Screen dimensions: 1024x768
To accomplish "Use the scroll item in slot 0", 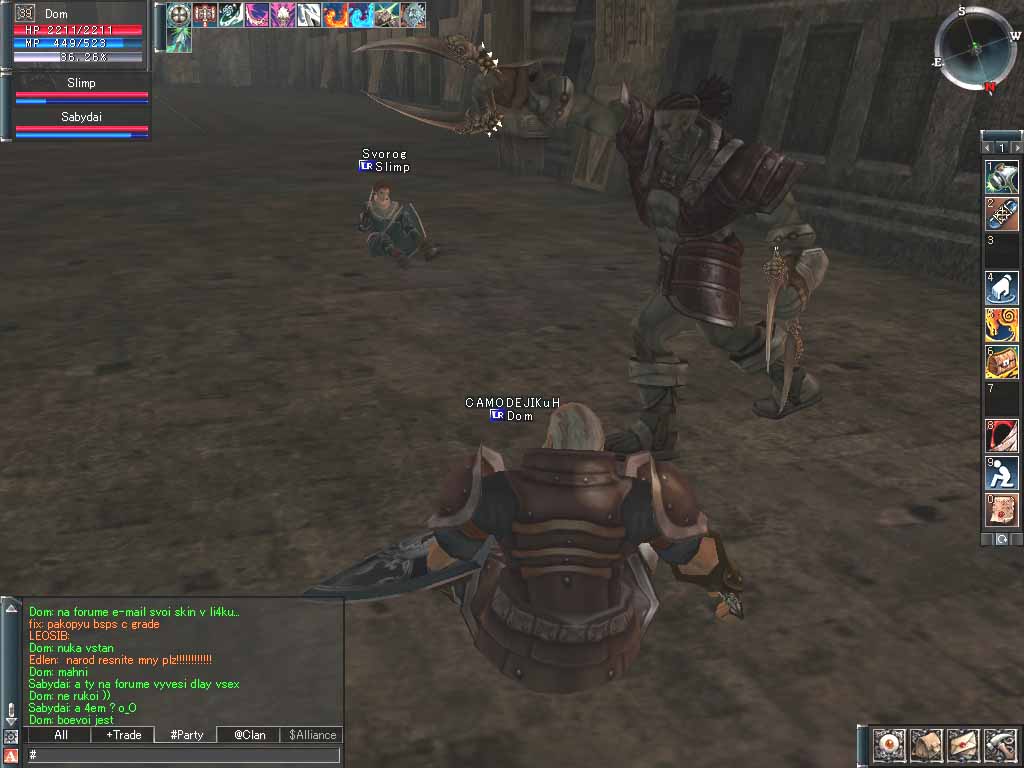I will [x=1002, y=510].
